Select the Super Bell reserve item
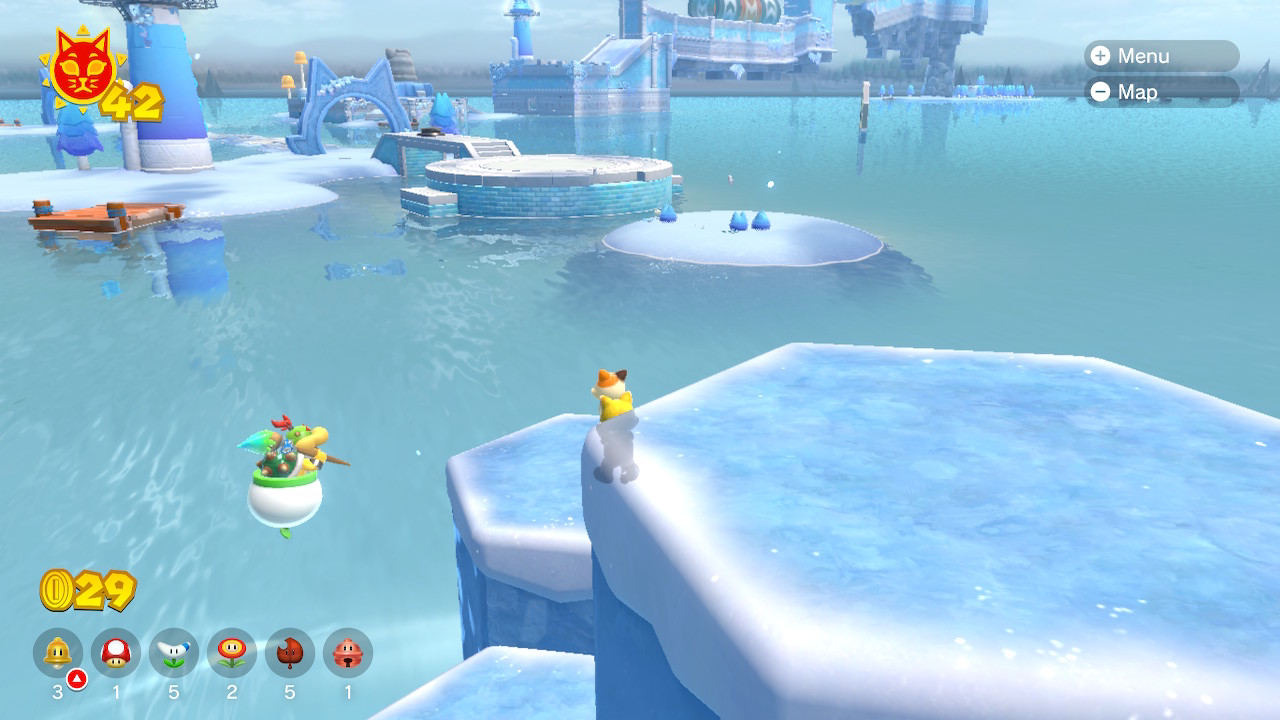This screenshot has height=720, width=1280. pos(58,653)
